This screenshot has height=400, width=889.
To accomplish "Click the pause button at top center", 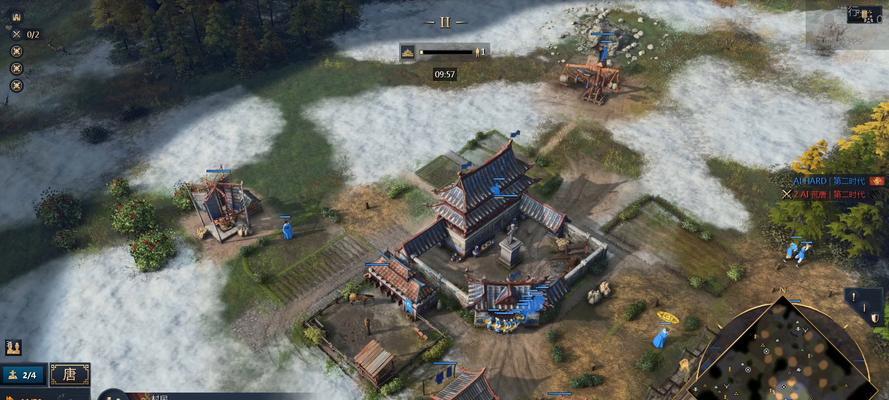I will pyautogui.click(x=445, y=21).
